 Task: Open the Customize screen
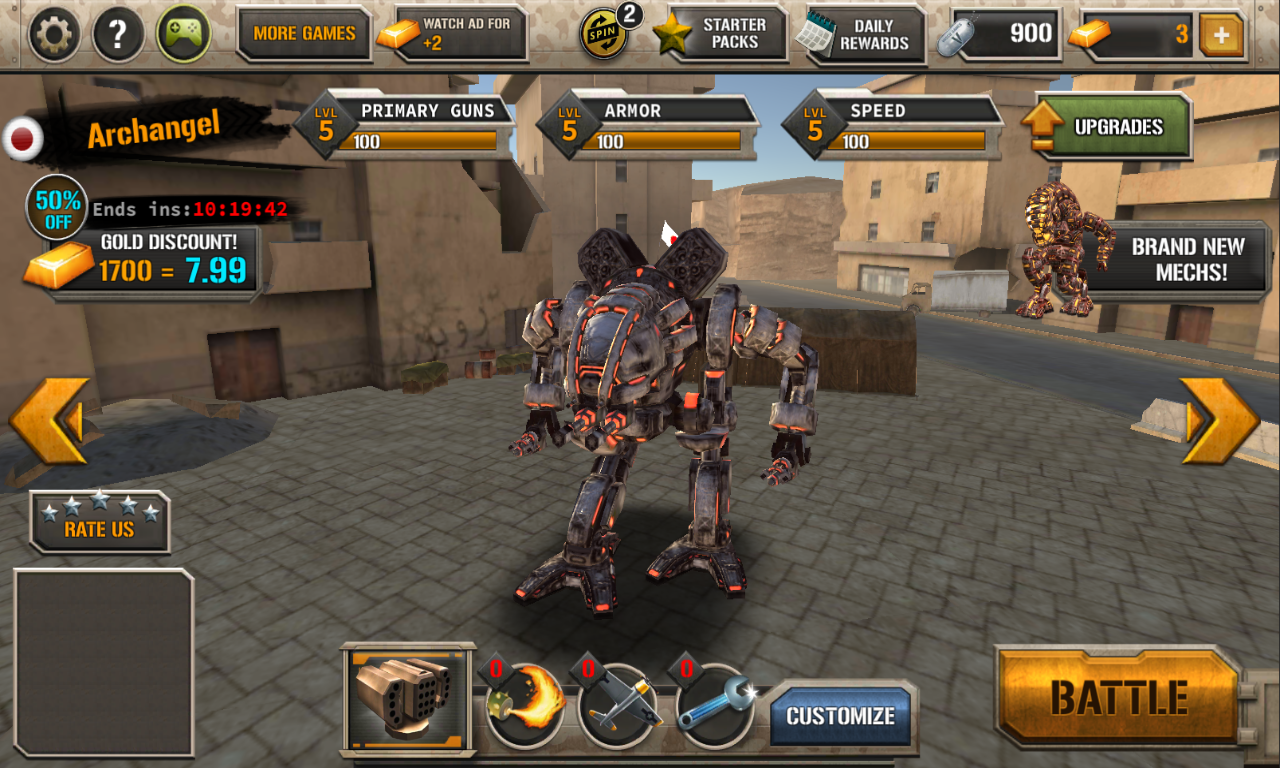coord(843,716)
